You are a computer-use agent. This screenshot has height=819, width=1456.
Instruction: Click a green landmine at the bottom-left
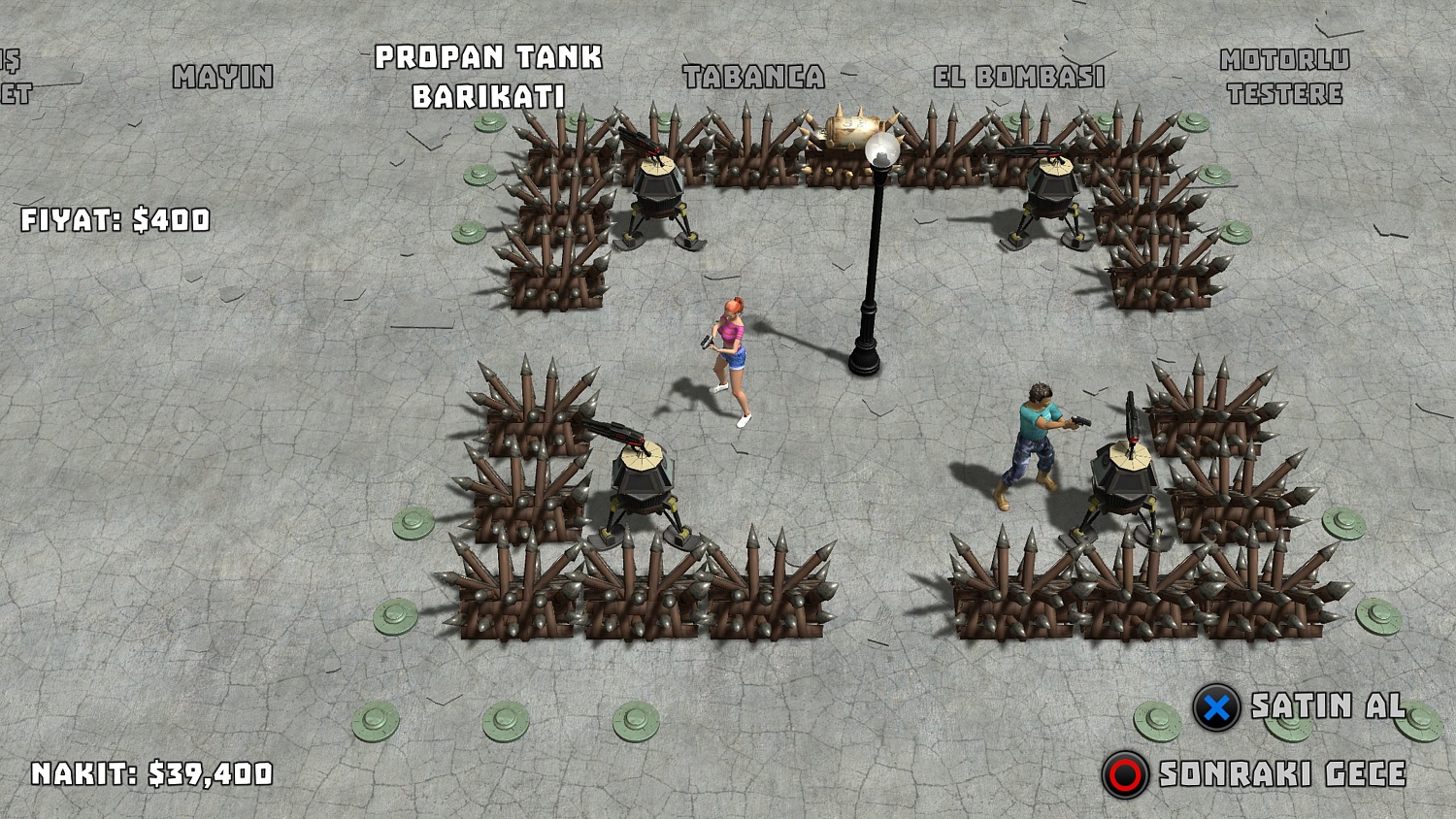(x=374, y=720)
